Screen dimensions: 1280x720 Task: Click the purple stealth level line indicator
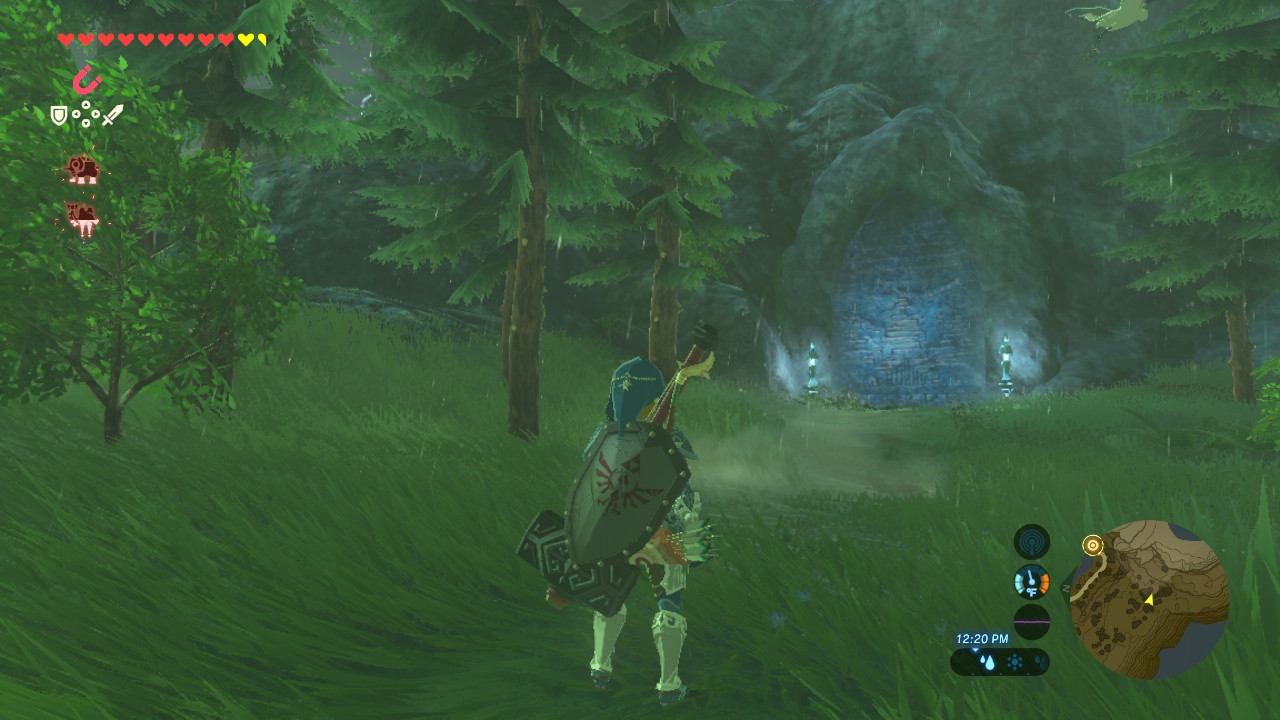pos(1032,622)
